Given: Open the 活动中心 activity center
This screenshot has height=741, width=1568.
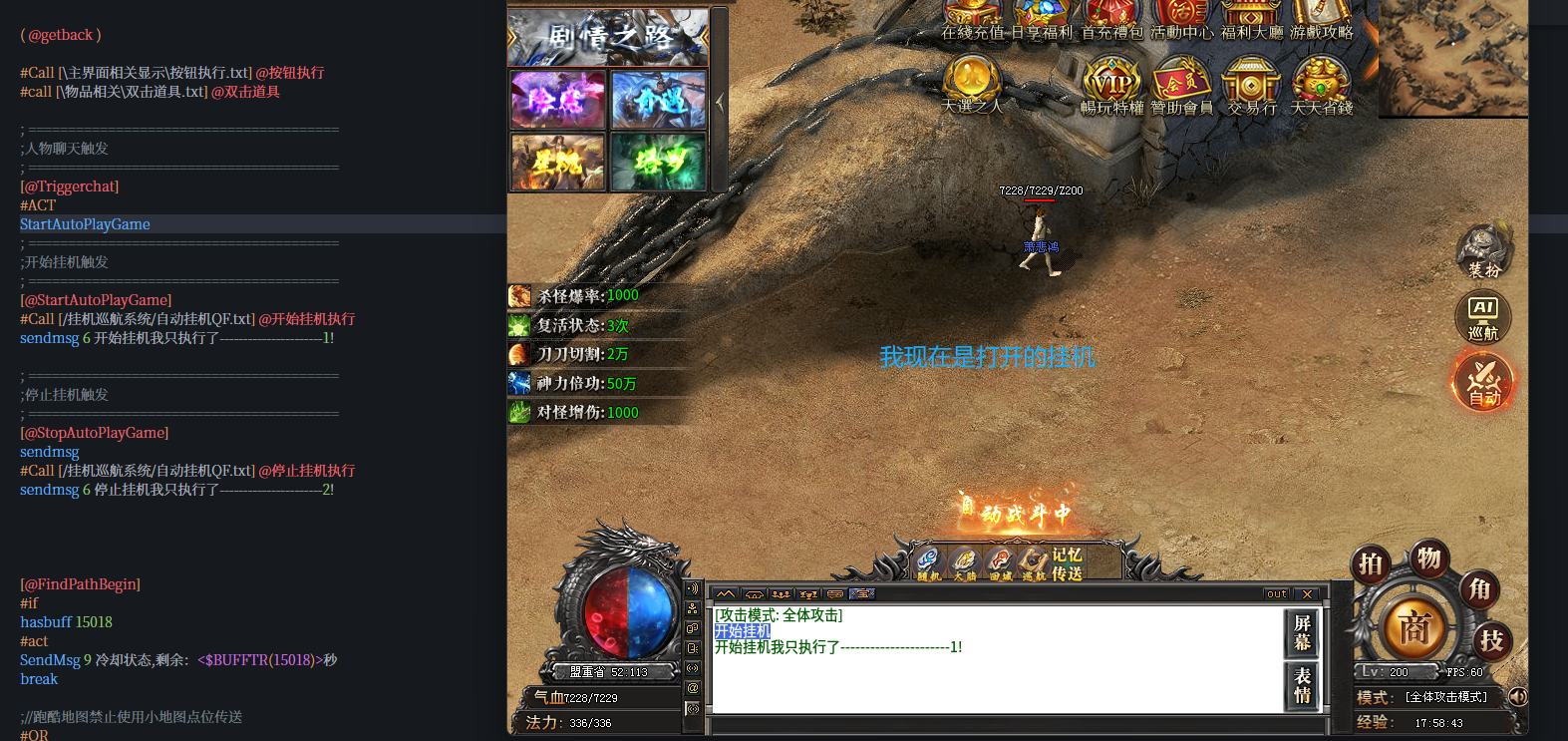Looking at the screenshot, I should point(1181,16).
